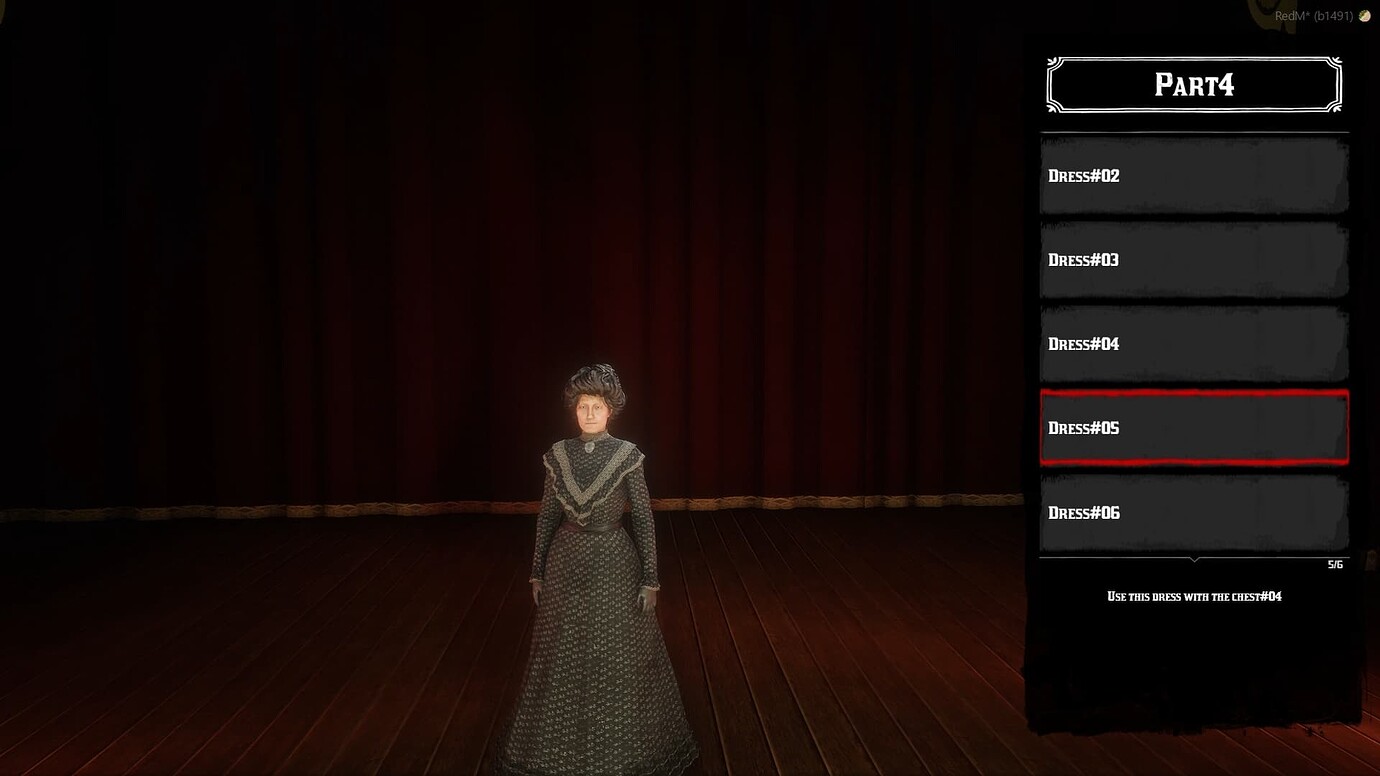Click the RedM logo in the top-right corner
The height and width of the screenshot is (776, 1380).
1362,16
